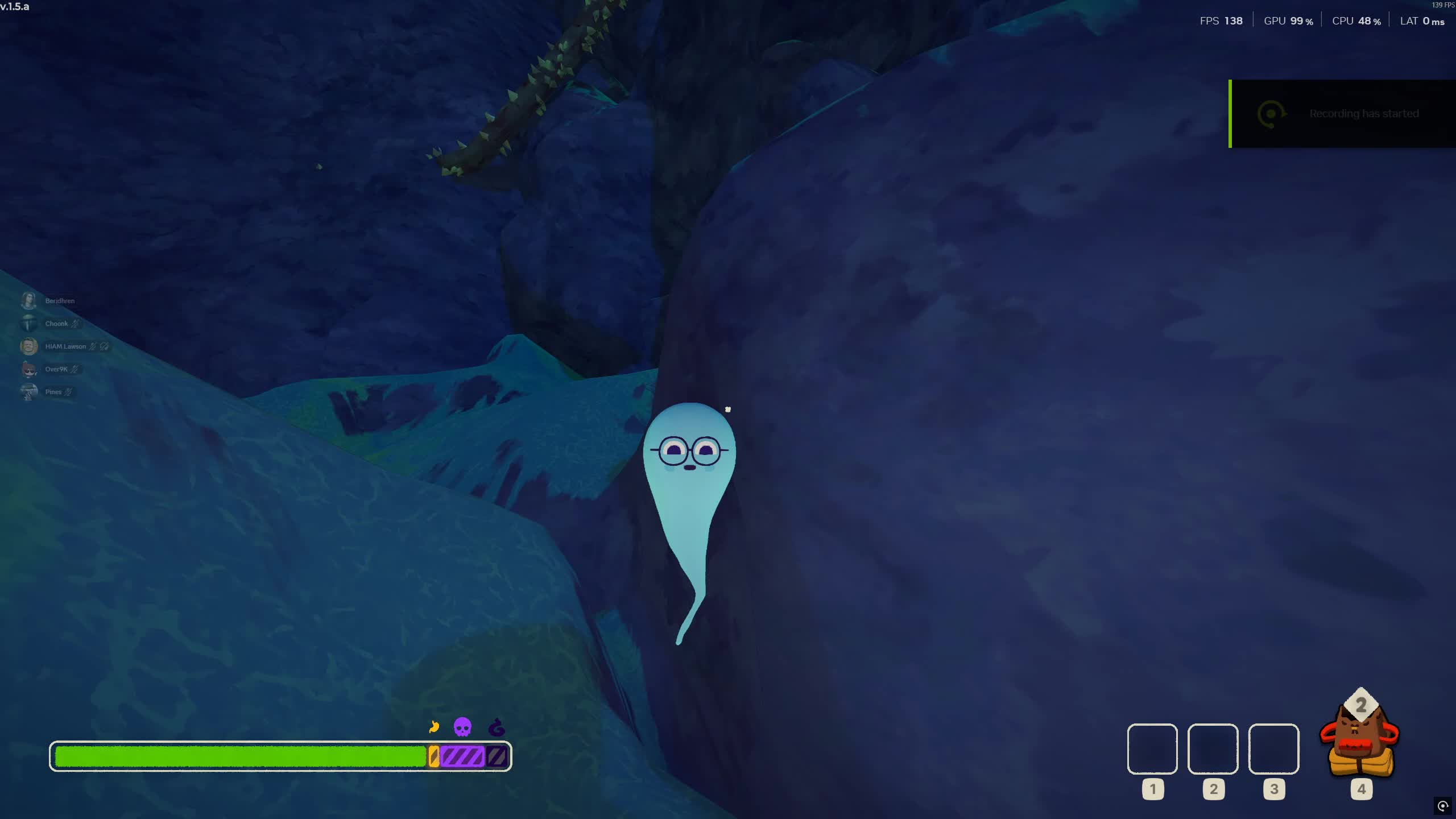Click the purple skull poison icon
This screenshot has height=819, width=1456.
(462, 727)
